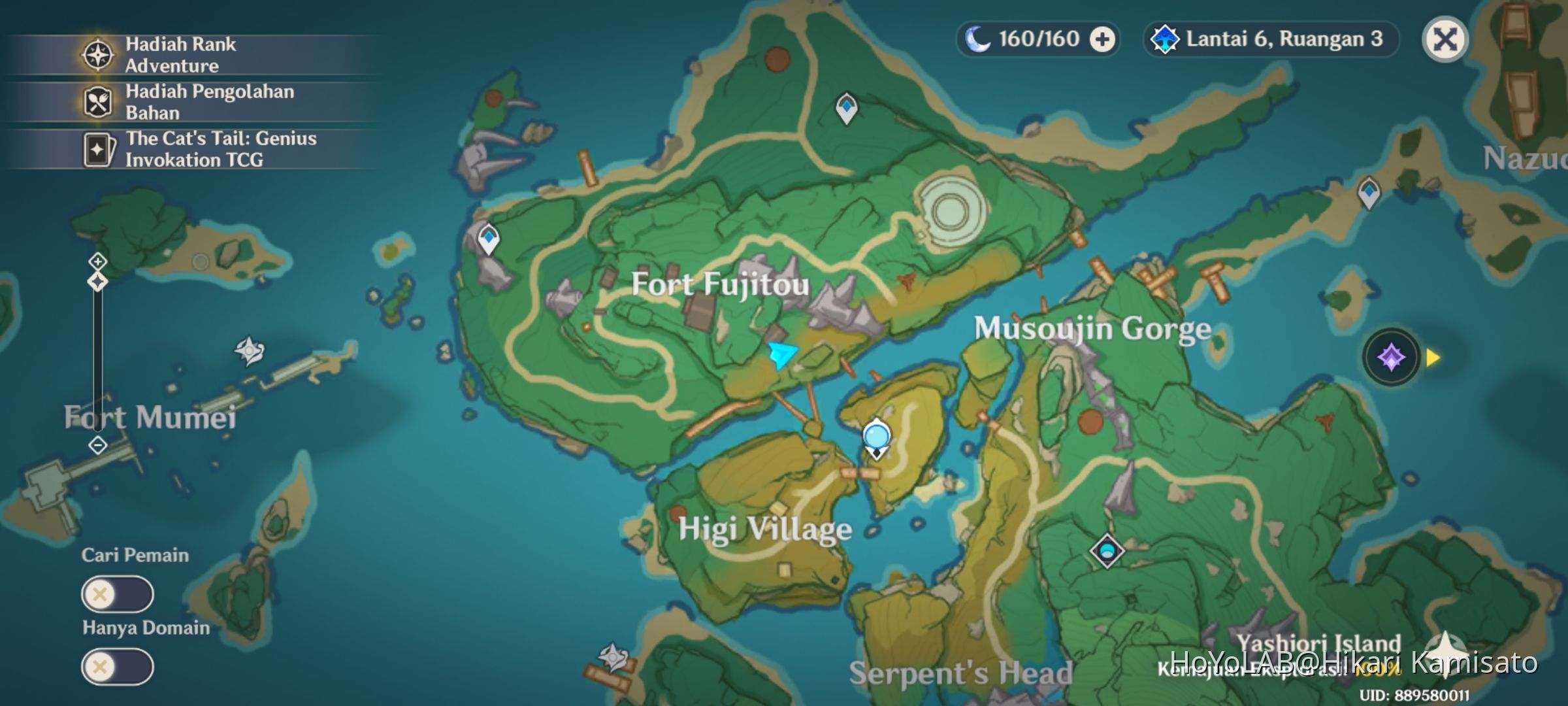
Task: Click the zoom-in control on the map slider
Action: pyautogui.click(x=97, y=261)
